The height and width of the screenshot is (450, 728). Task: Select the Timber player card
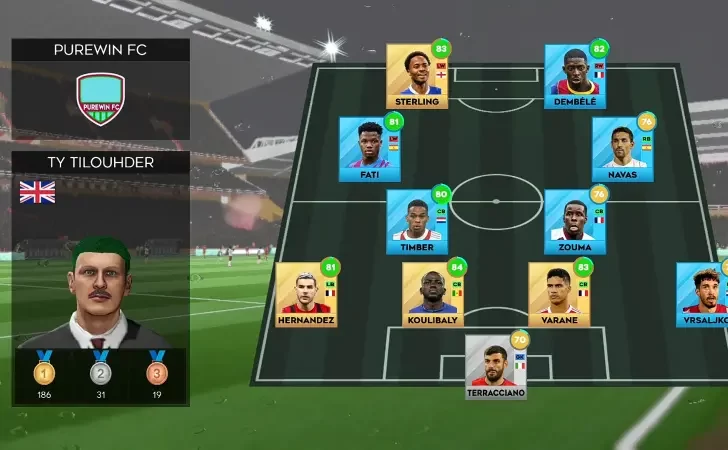(417, 221)
